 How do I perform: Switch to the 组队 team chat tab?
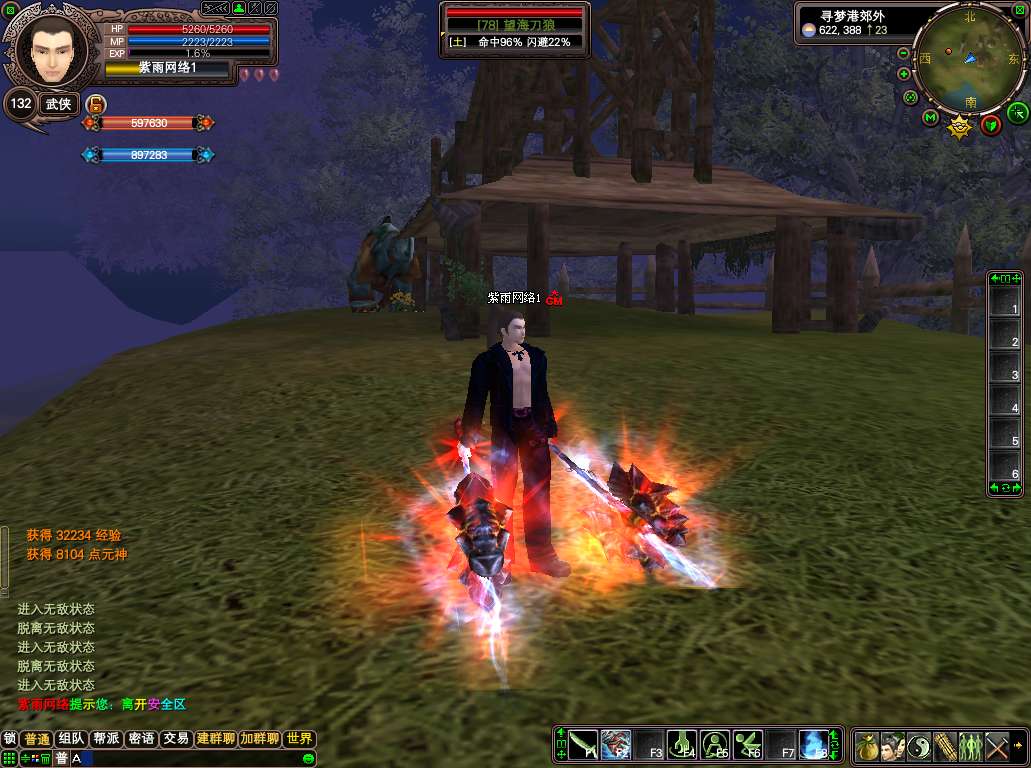point(71,739)
